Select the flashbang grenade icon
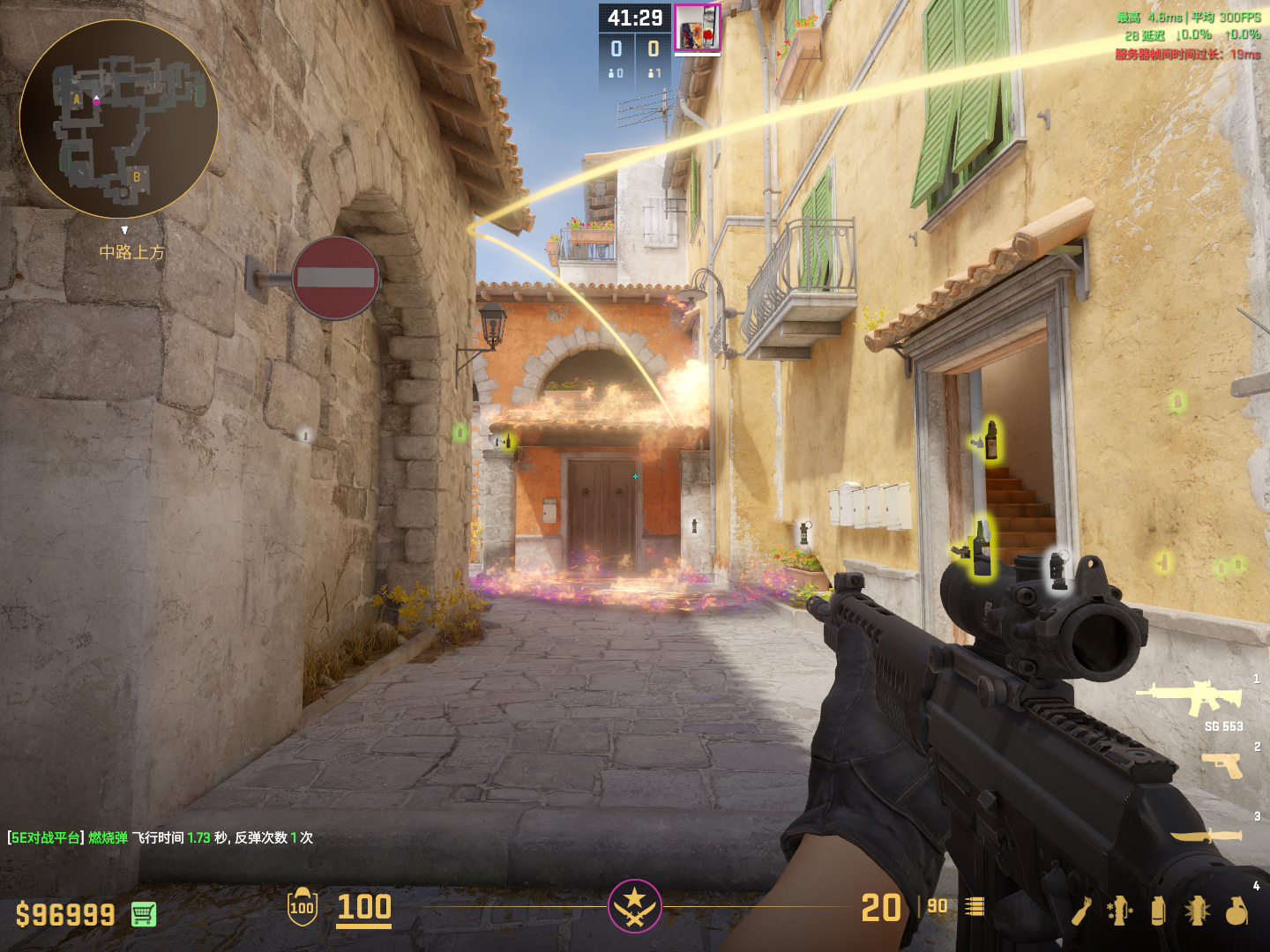Screen dimensions: 1270x952 tap(1197, 911)
